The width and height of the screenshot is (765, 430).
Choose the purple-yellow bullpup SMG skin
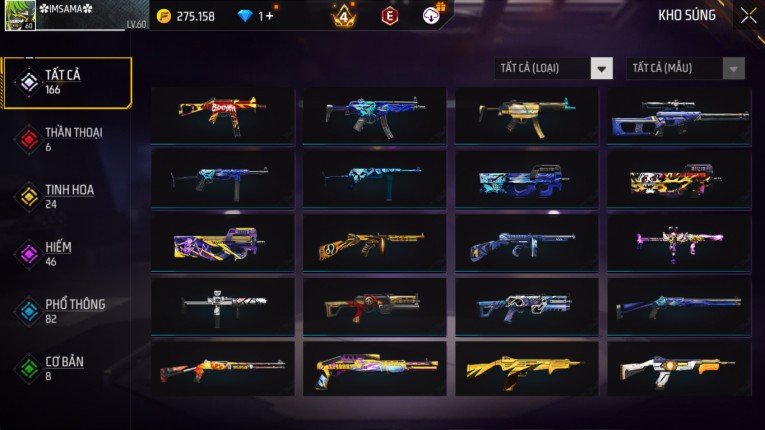223,243
